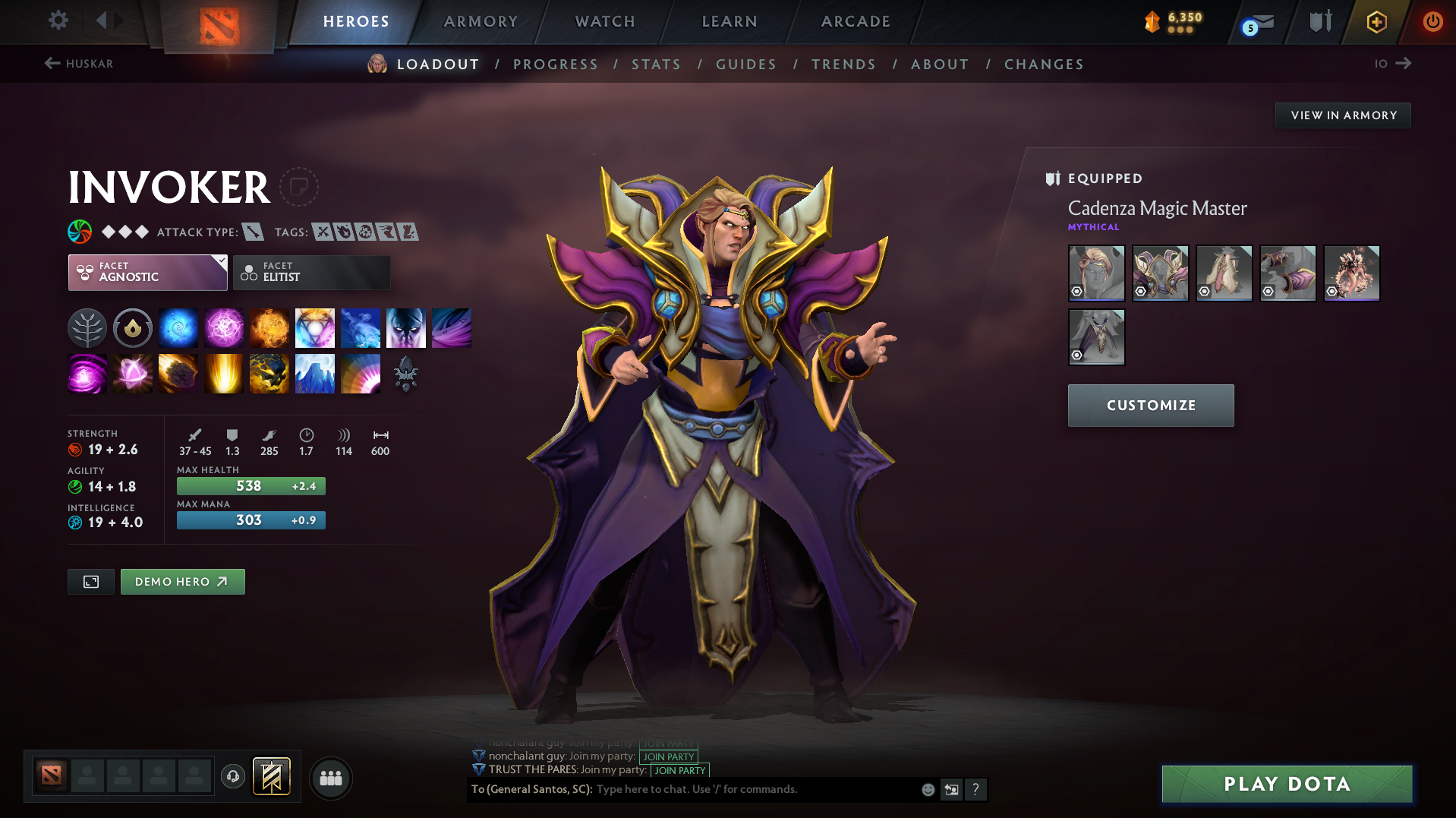1456x818 pixels.
Task: Select the Agnostic facet
Action: (147, 272)
